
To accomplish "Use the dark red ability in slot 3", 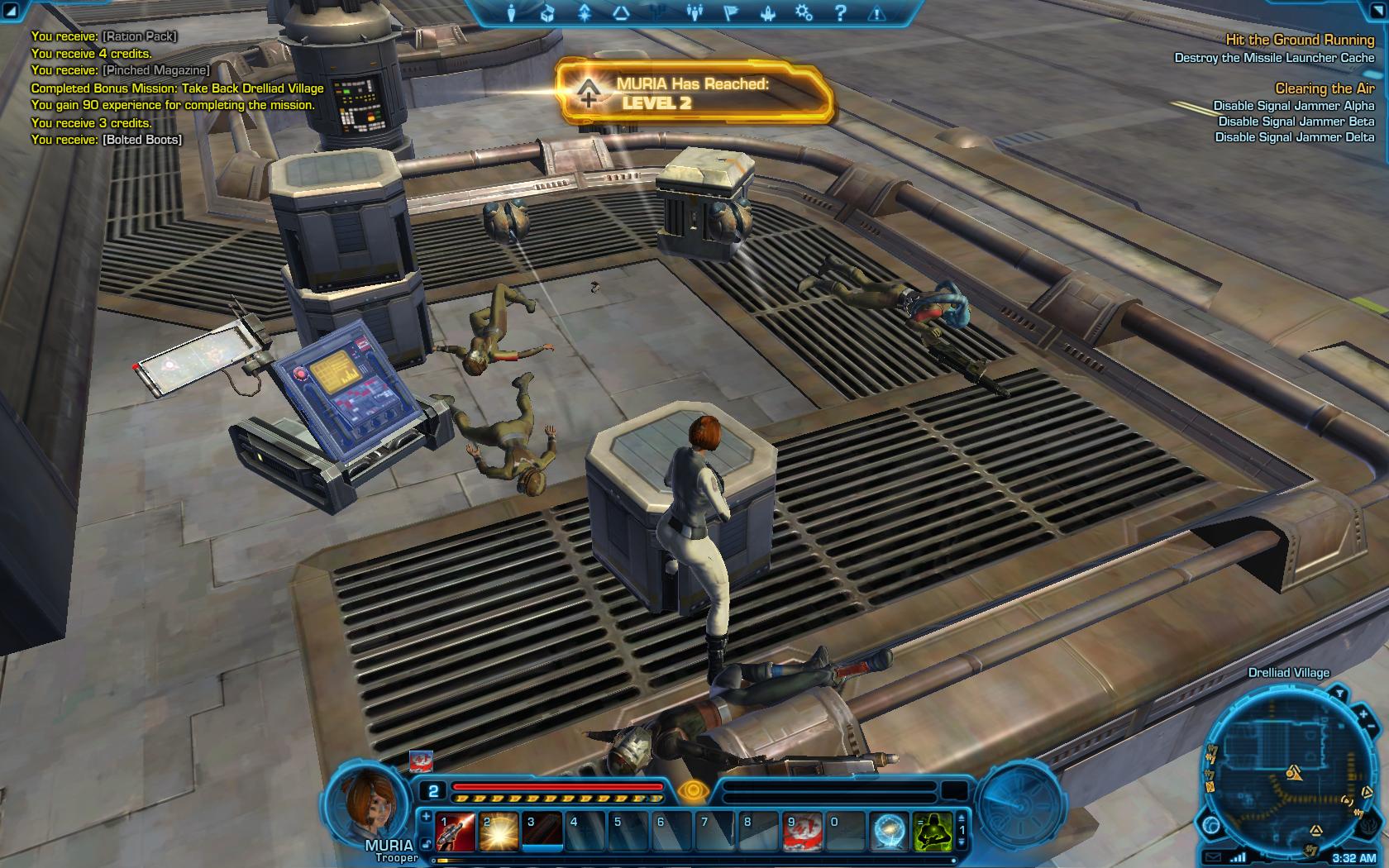I will [543, 832].
